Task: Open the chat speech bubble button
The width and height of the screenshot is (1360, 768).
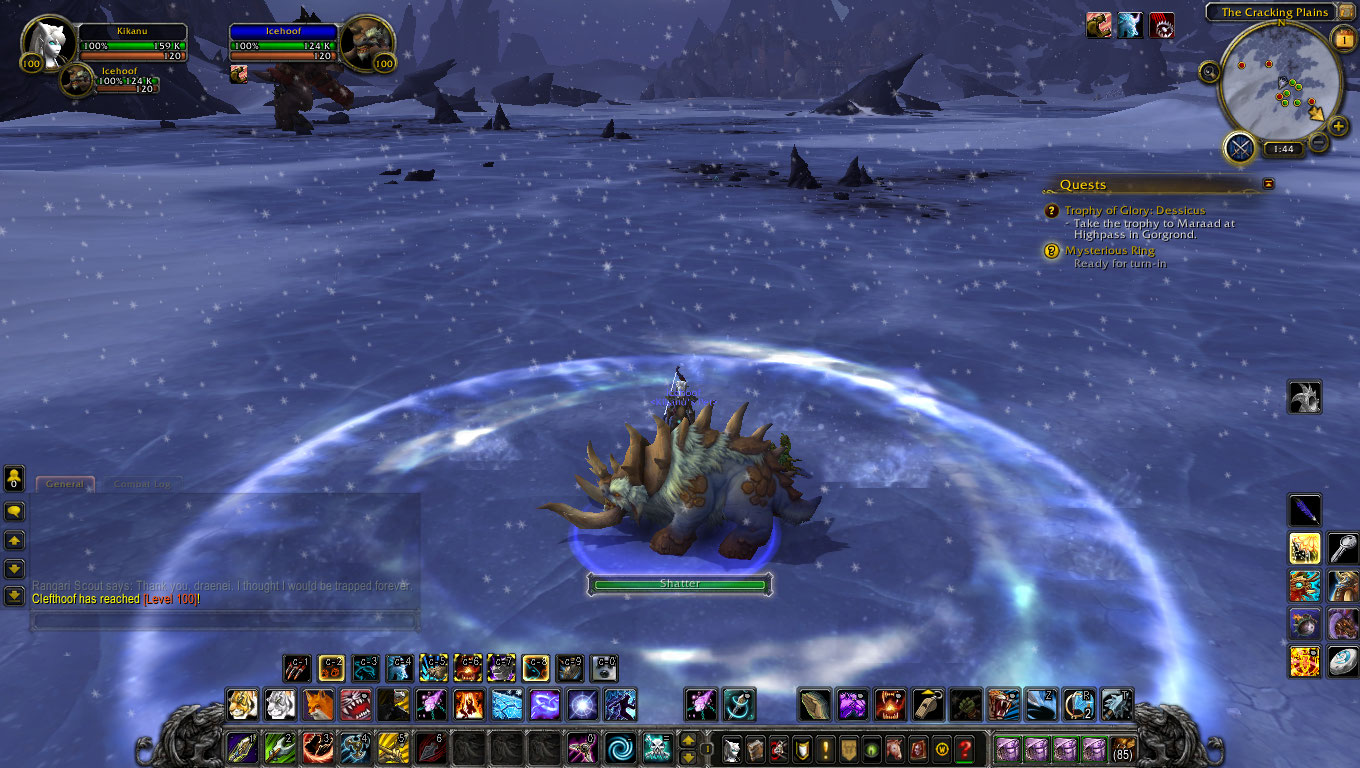Action: 15,510
